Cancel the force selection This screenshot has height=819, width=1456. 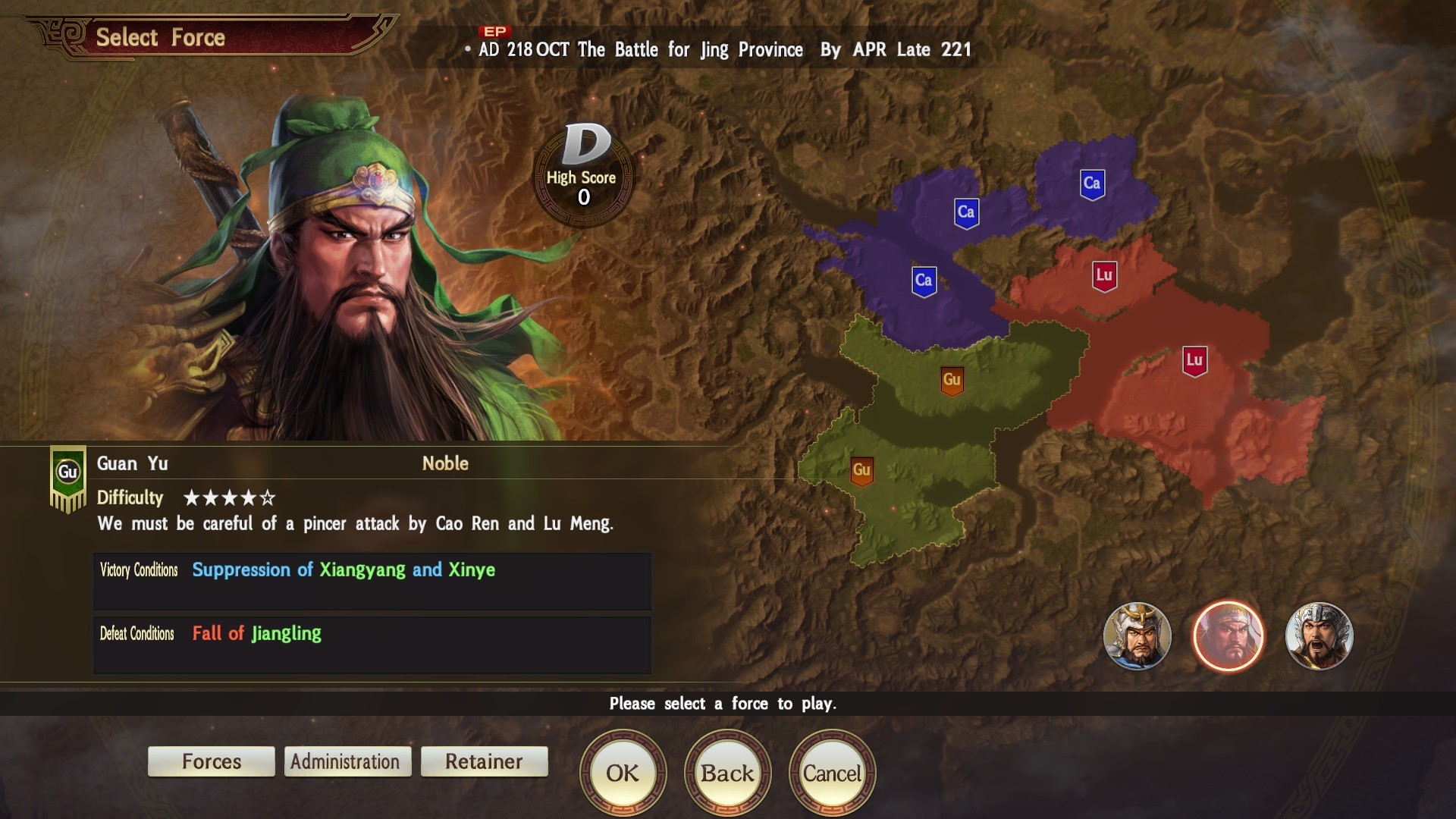tap(832, 773)
